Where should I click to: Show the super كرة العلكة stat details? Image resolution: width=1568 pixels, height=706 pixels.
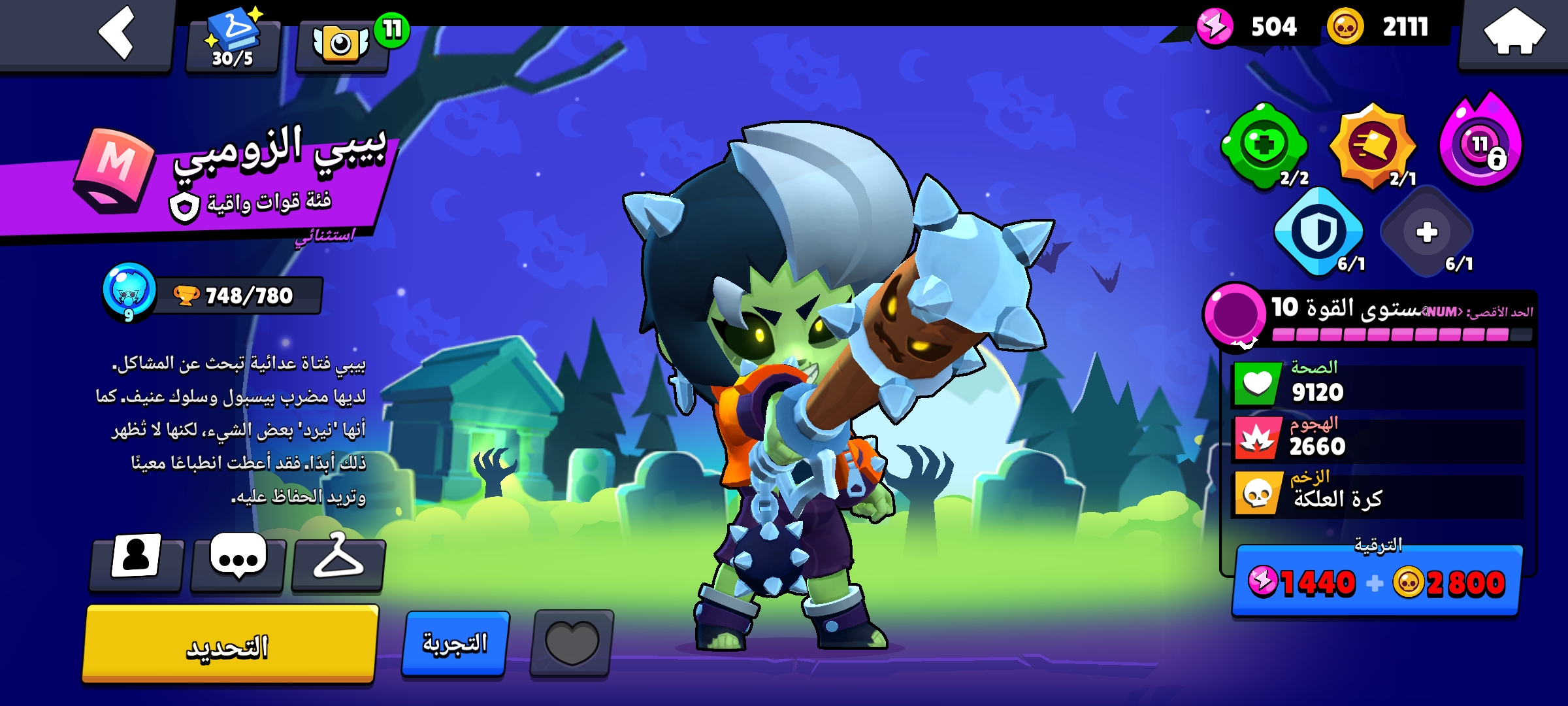click(x=1377, y=495)
